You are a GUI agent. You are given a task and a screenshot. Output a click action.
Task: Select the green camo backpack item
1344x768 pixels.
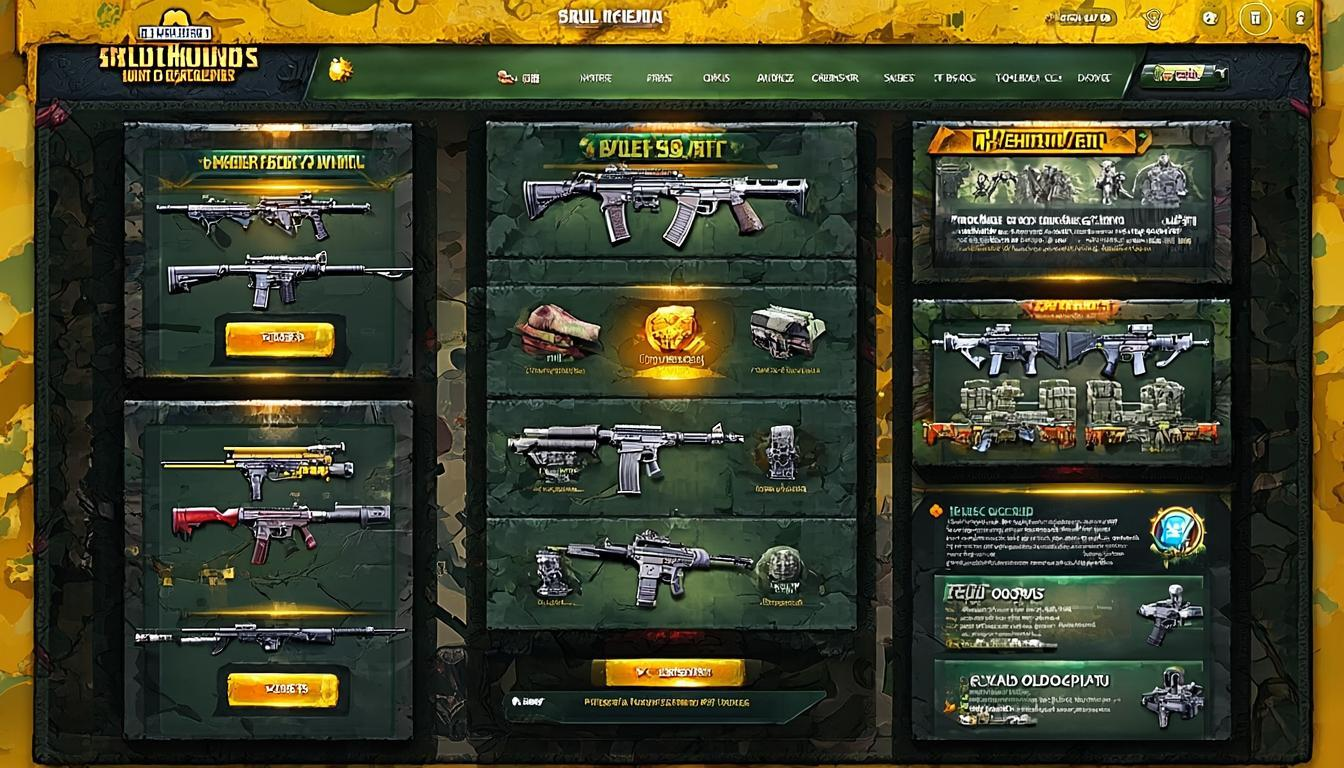787,332
